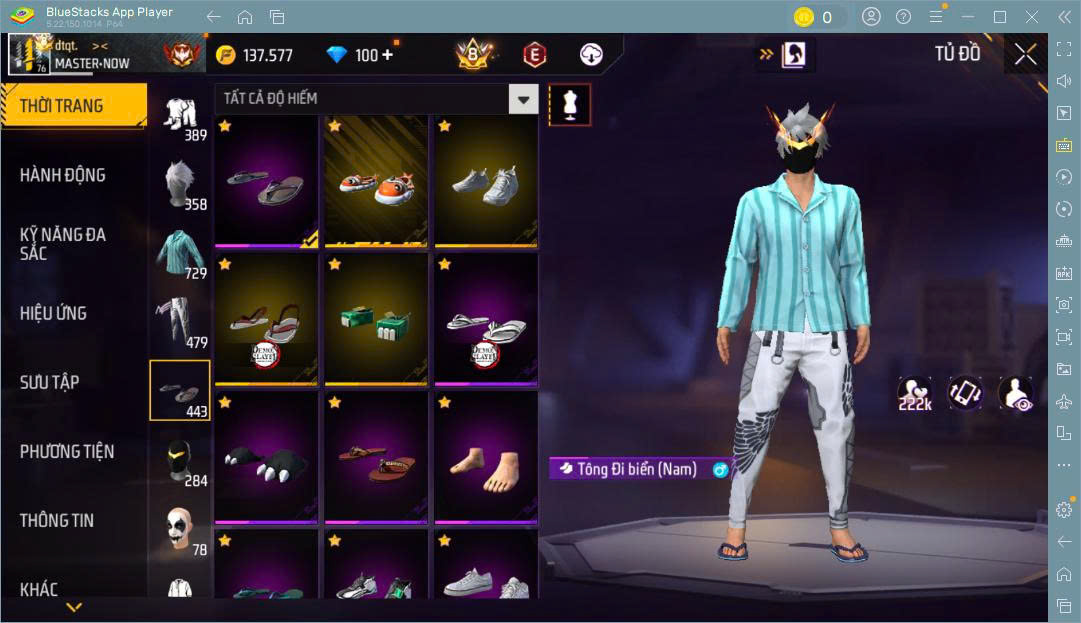The height and width of the screenshot is (623, 1081).
Task: Close the Tủ Đồ wardrobe screen
Action: point(1025,54)
